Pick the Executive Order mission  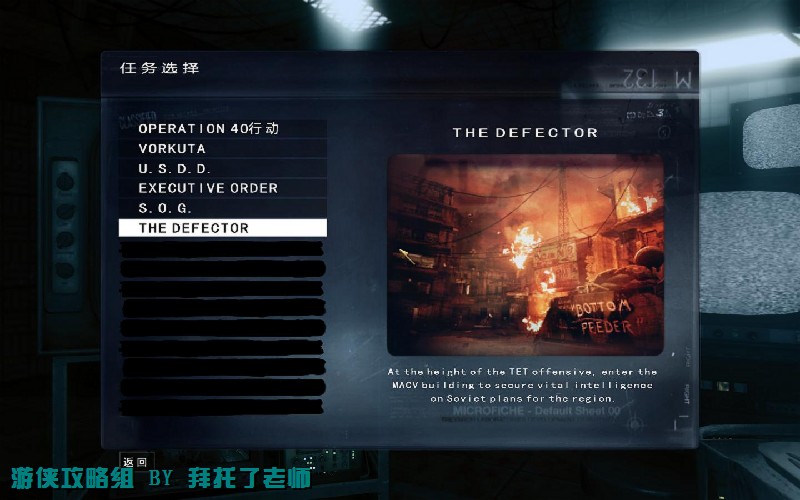(x=208, y=188)
